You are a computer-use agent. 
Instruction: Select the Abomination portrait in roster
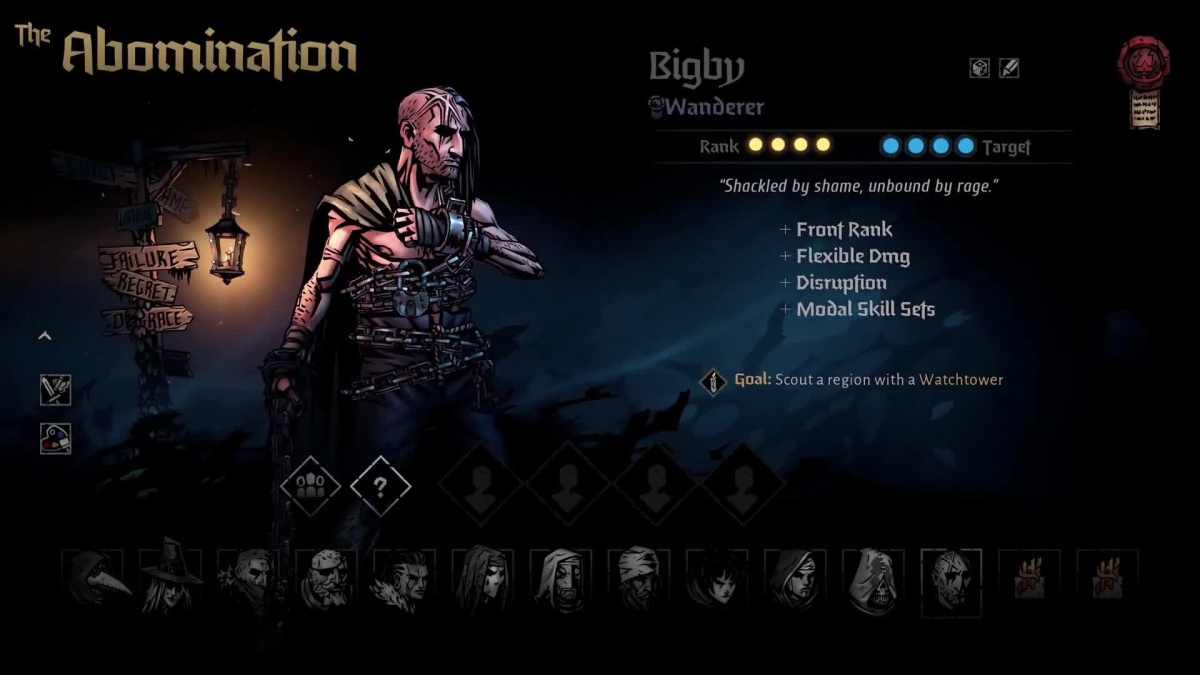(x=950, y=580)
